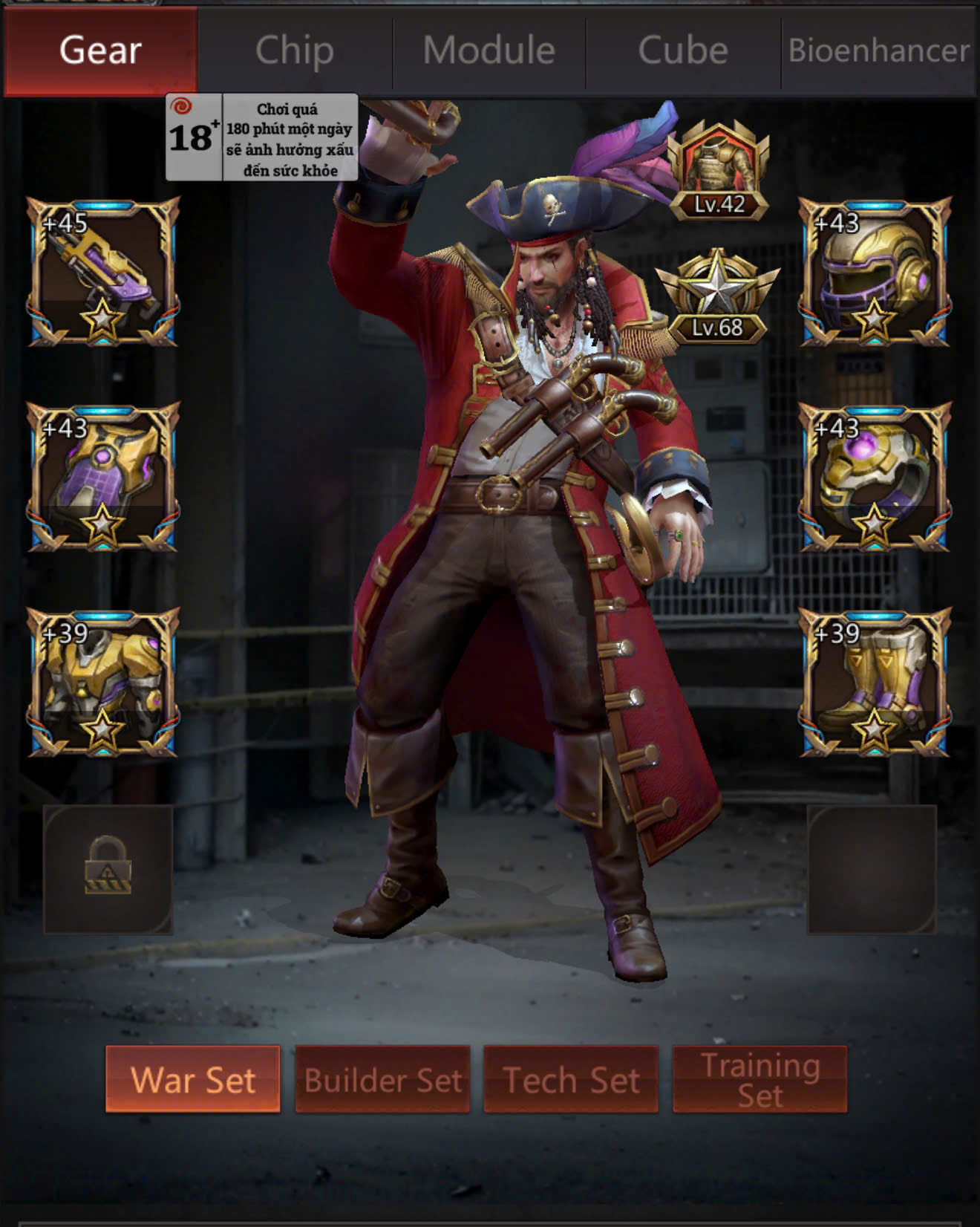980x1227 pixels.
Task: Select the +45 rifle weapon slot
Action: (x=103, y=272)
